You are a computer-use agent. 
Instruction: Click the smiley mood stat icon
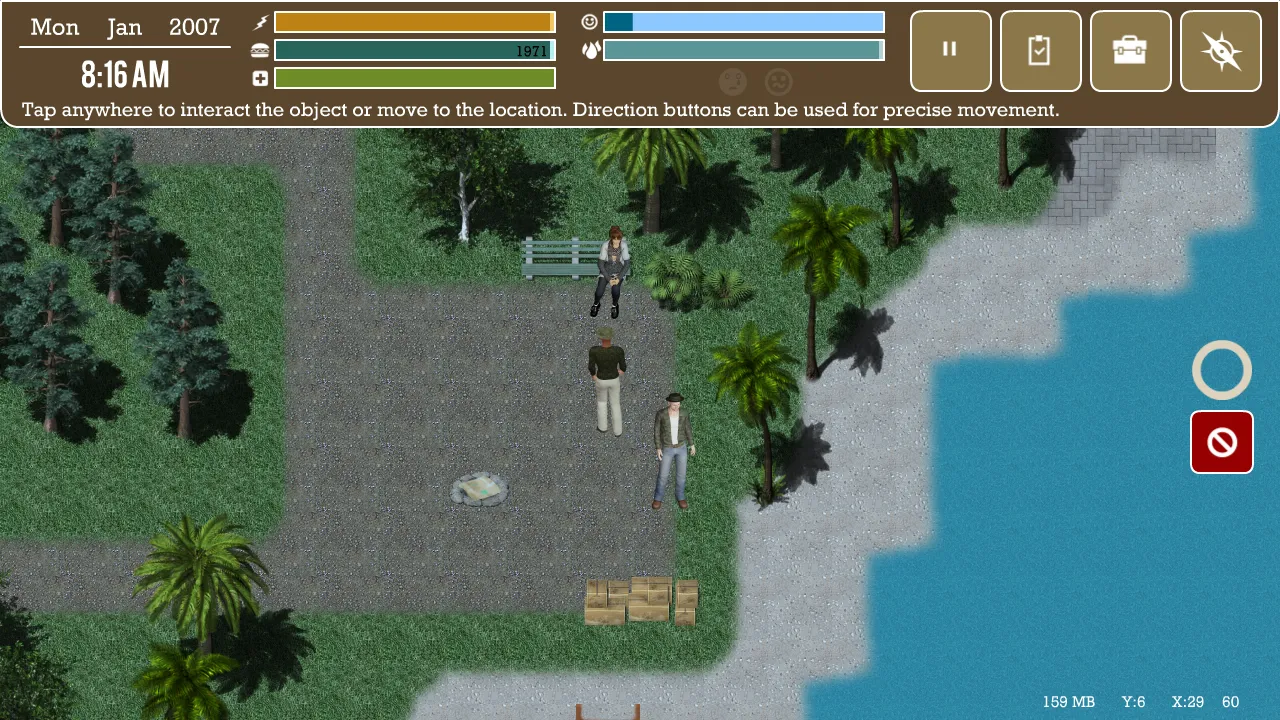click(x=590, y=21)
